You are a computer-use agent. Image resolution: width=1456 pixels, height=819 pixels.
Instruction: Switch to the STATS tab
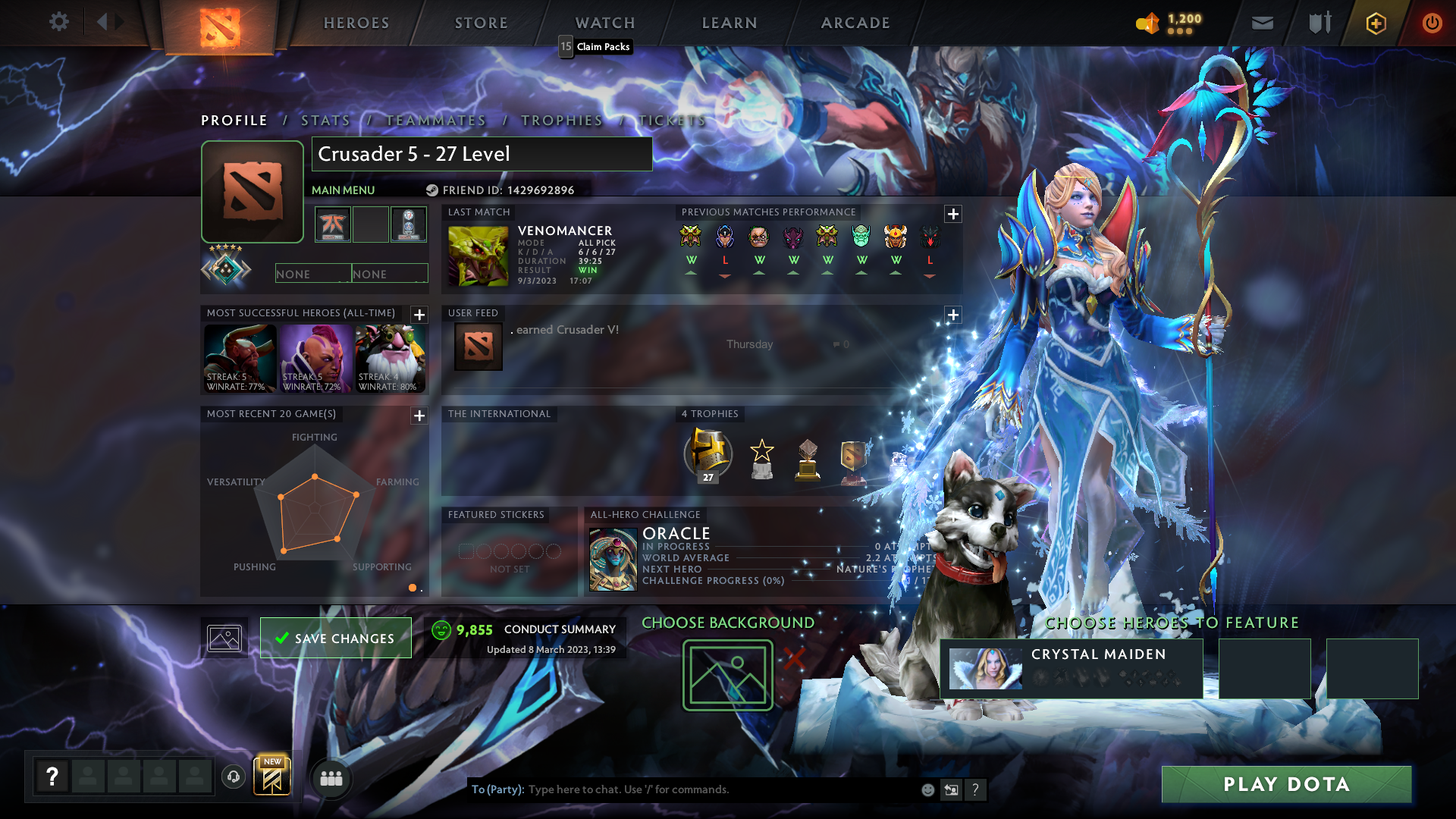[x=325, y=120]
